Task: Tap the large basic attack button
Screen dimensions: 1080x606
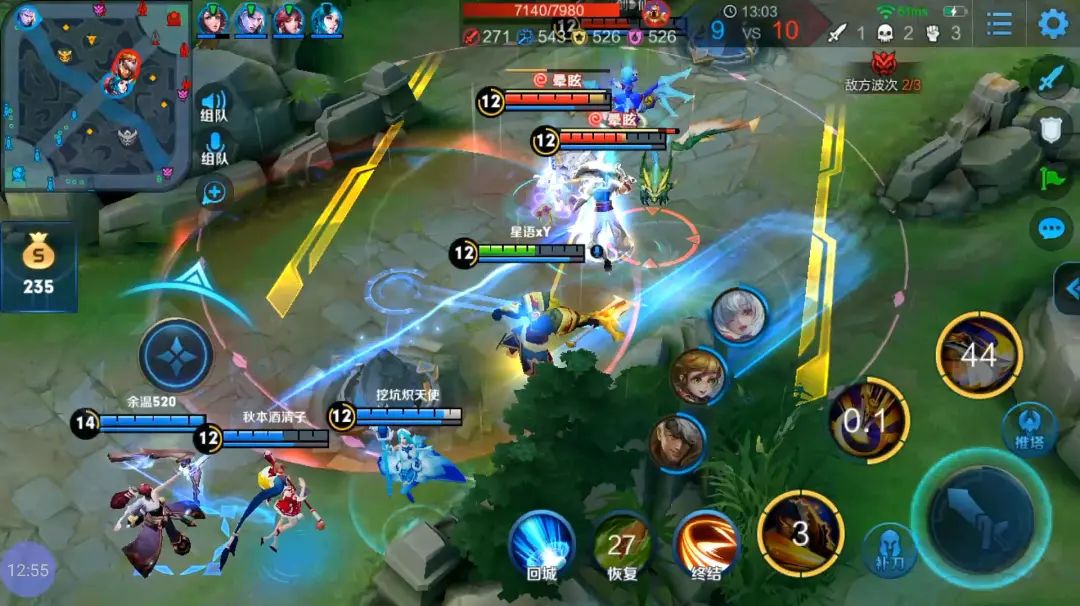Action: tap(980, 519)
